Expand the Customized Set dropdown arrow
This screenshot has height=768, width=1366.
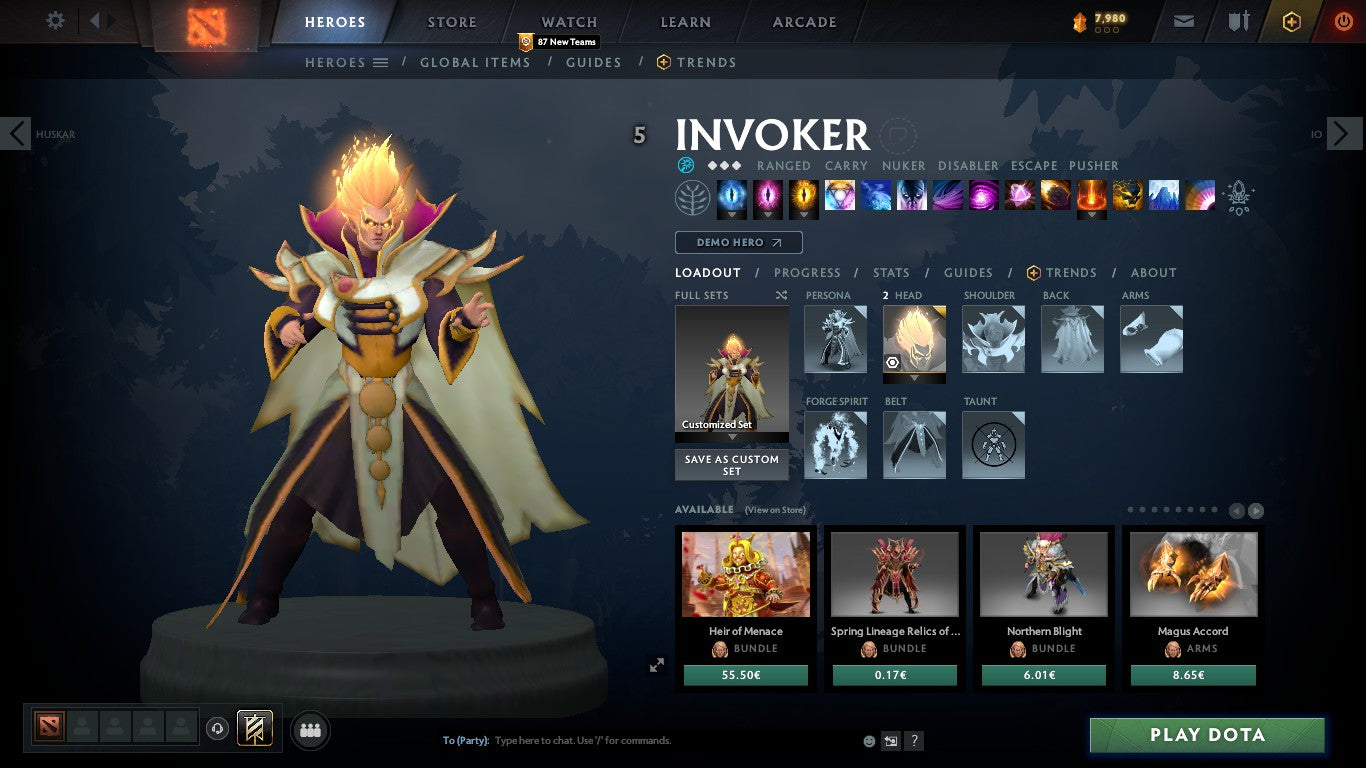coord(731,437)
